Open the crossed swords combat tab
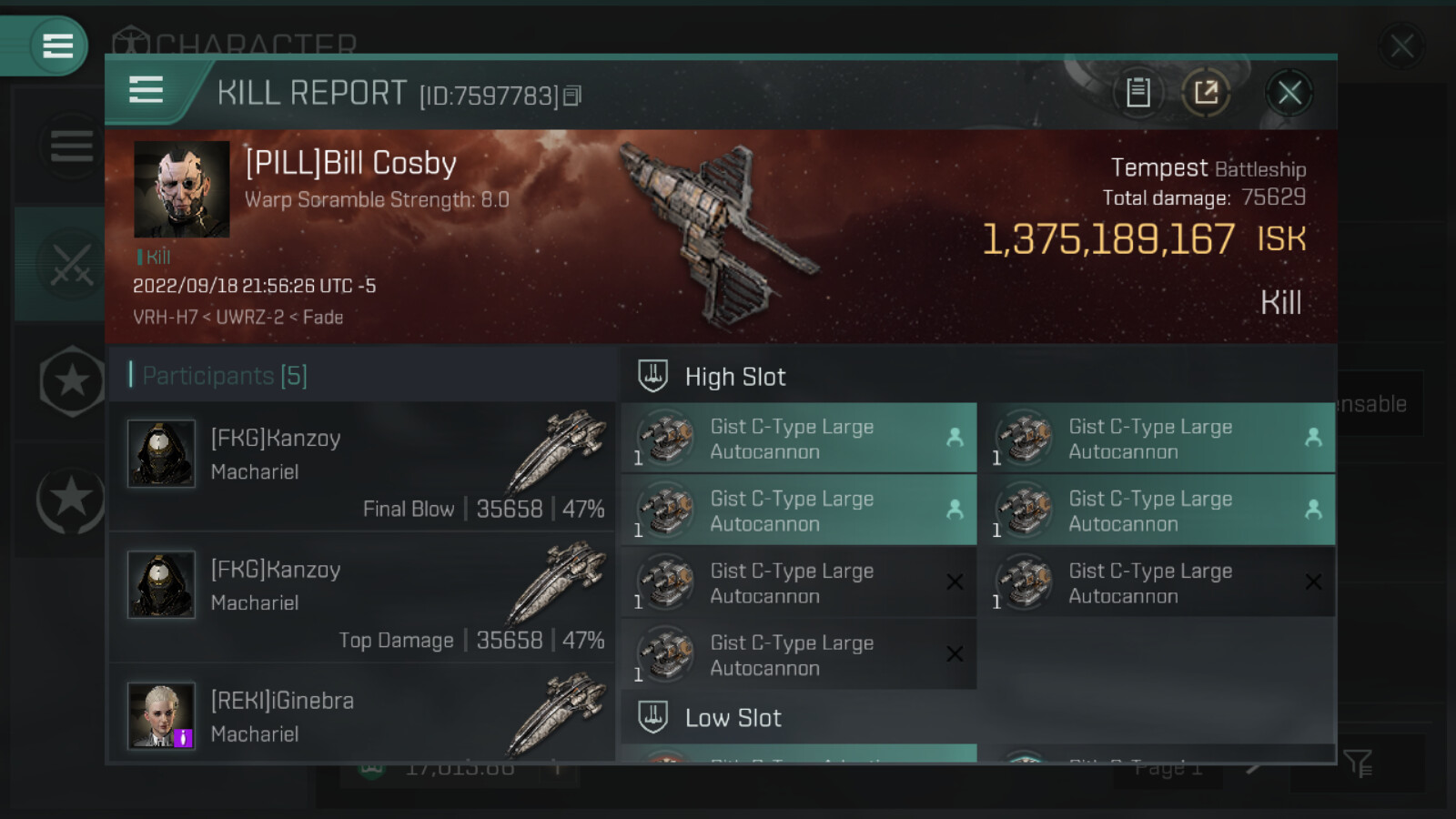This screenshot has height=819, width=1456. coord(69,265)
